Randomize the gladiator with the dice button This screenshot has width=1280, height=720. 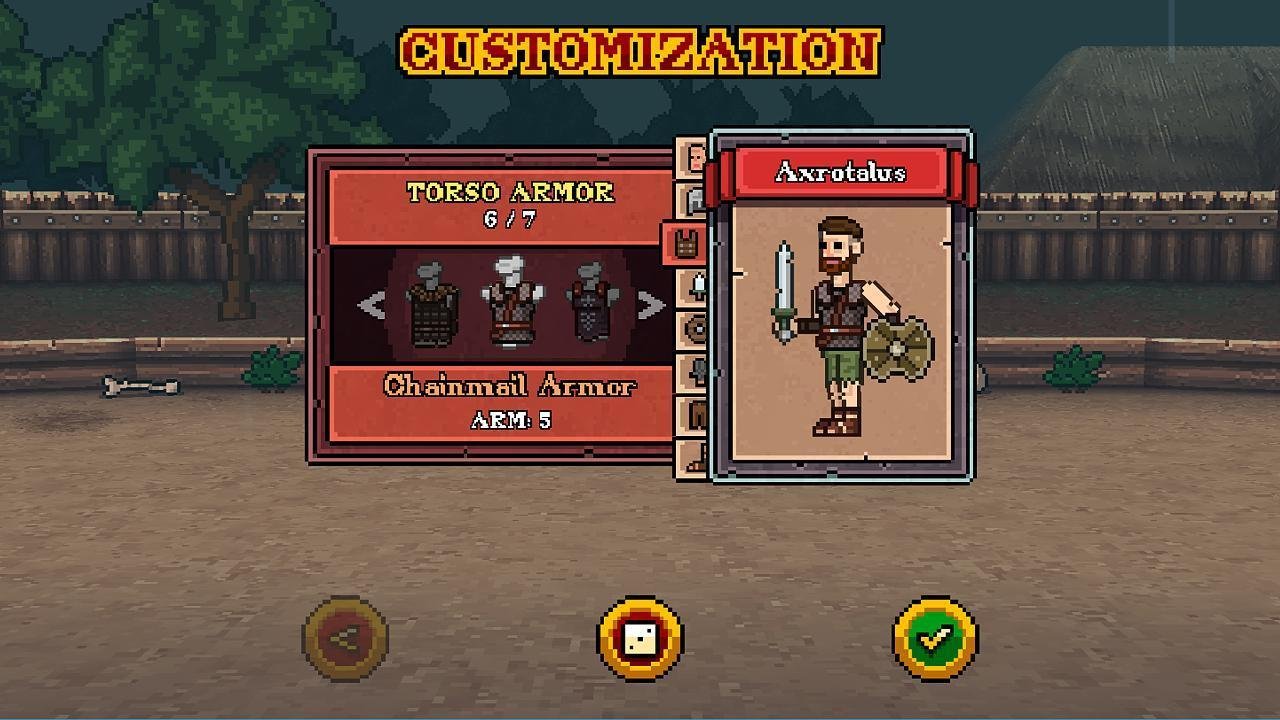pyautogui.click(x=640, y=639)
